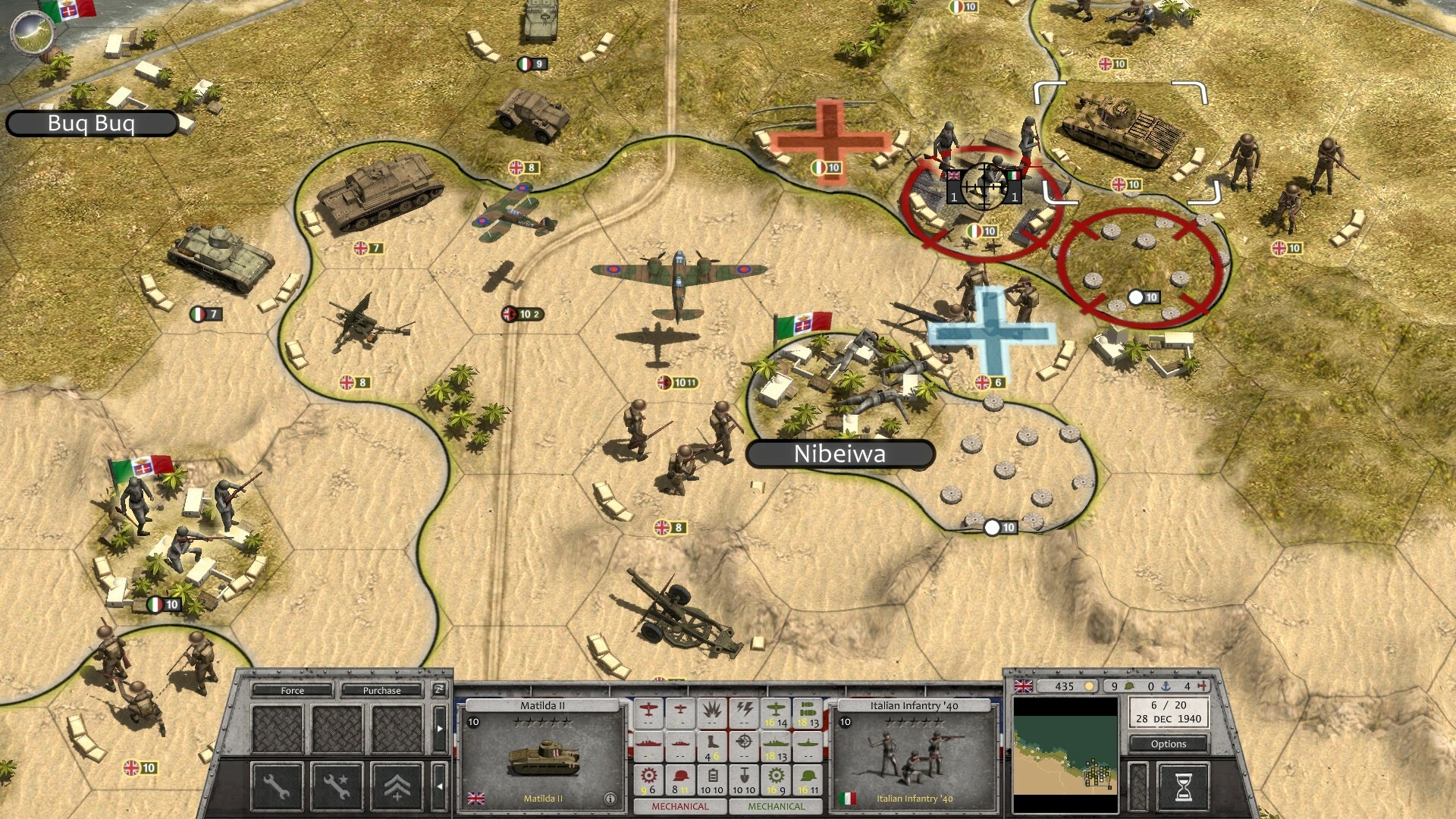This screenshot has width=1456, height=819.
Task: Click the MECHANICAL label under Matilda II
Action: [682, 808]
